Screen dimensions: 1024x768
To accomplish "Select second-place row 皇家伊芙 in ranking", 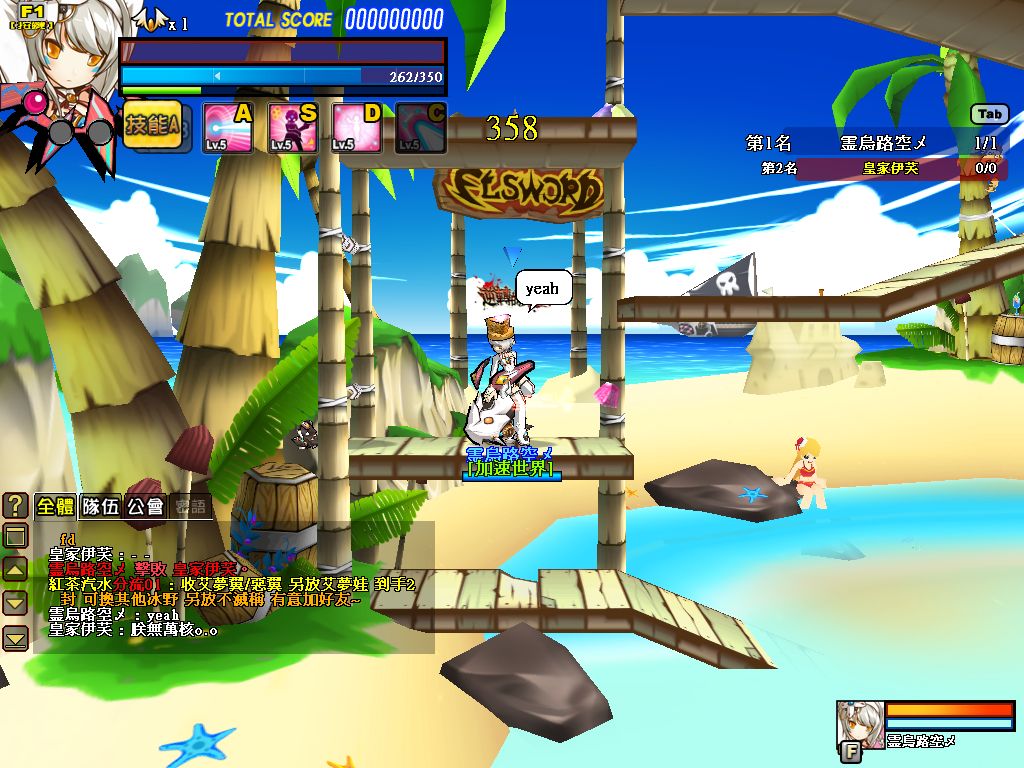I will point(877,168).
